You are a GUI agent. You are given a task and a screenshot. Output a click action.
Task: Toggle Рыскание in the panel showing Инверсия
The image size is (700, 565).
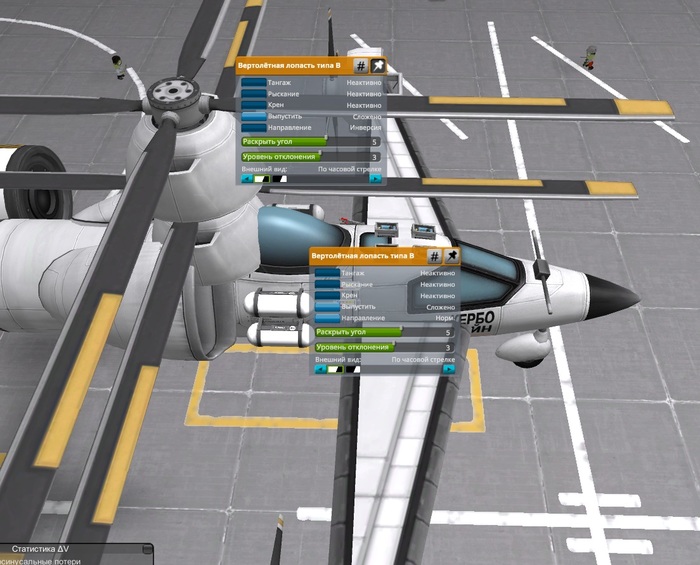[x=253, y=93]
